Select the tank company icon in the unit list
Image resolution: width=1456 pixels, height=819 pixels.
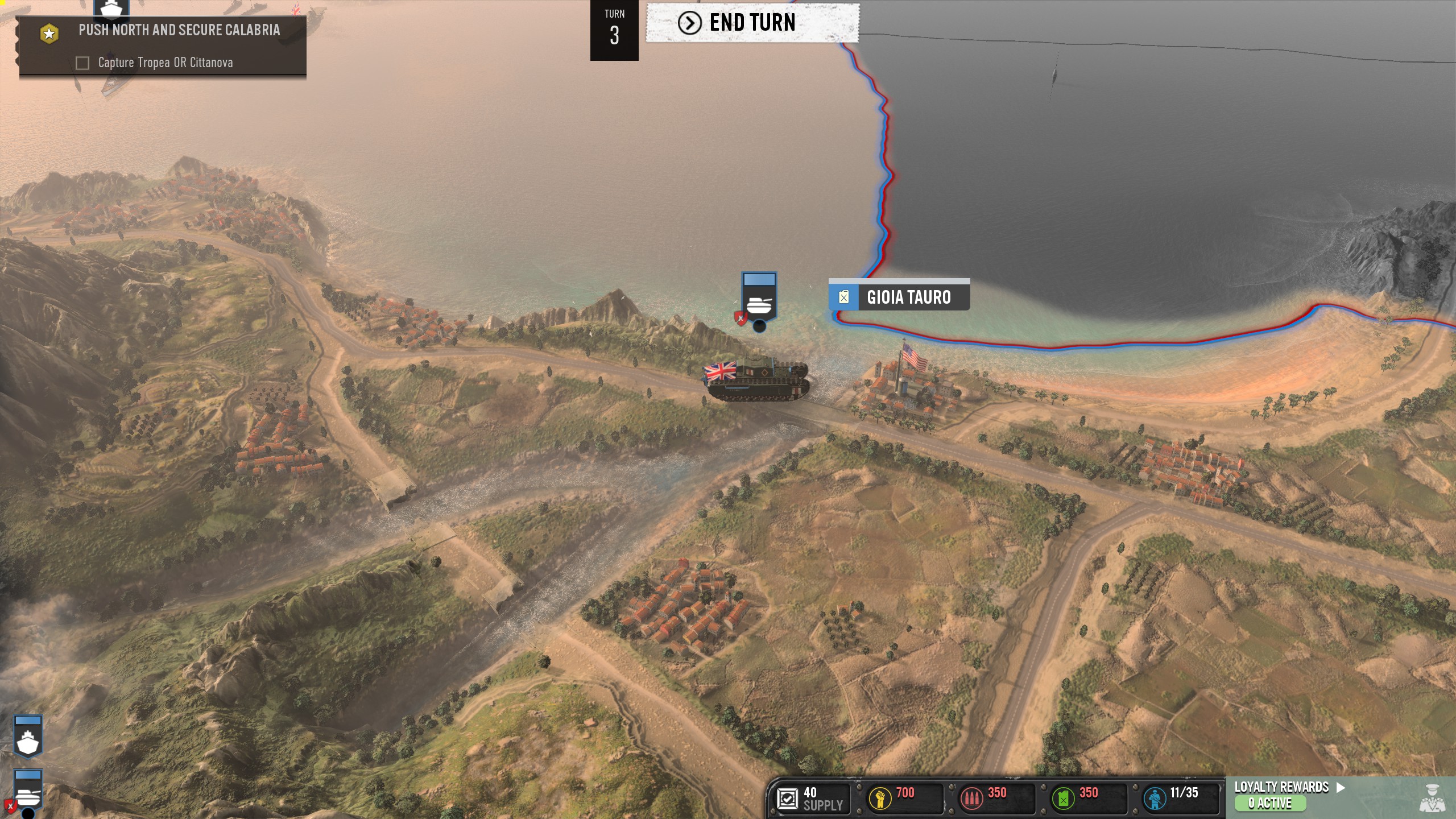[28, 791]
